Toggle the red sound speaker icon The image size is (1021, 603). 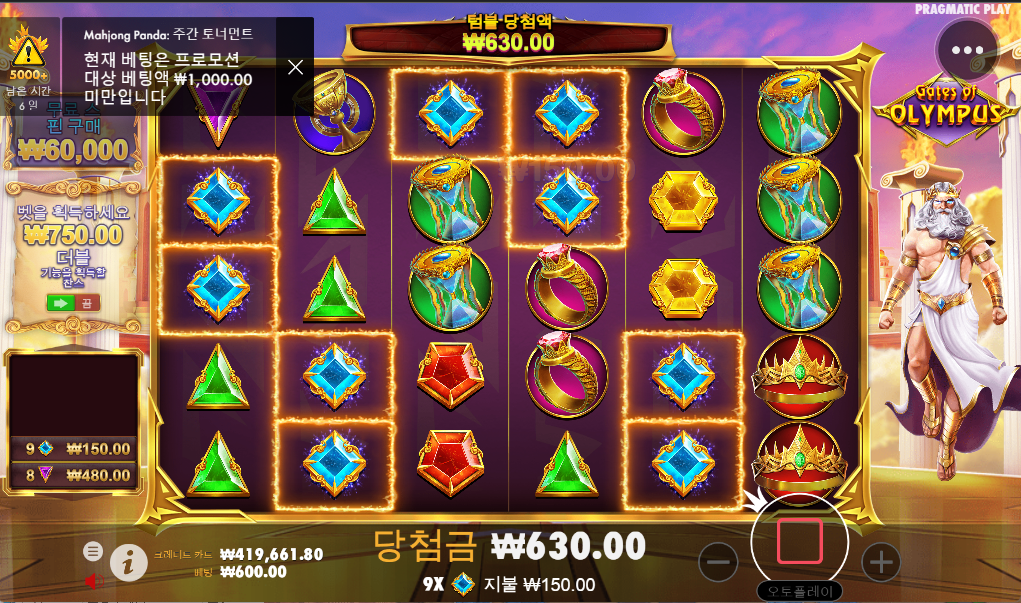tap(92, 581)
